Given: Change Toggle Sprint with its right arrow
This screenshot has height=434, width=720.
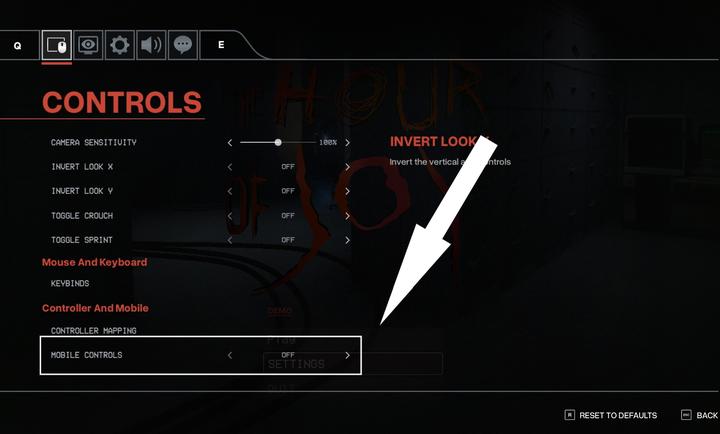Looking at the screenshot, I should pos(348,240).
